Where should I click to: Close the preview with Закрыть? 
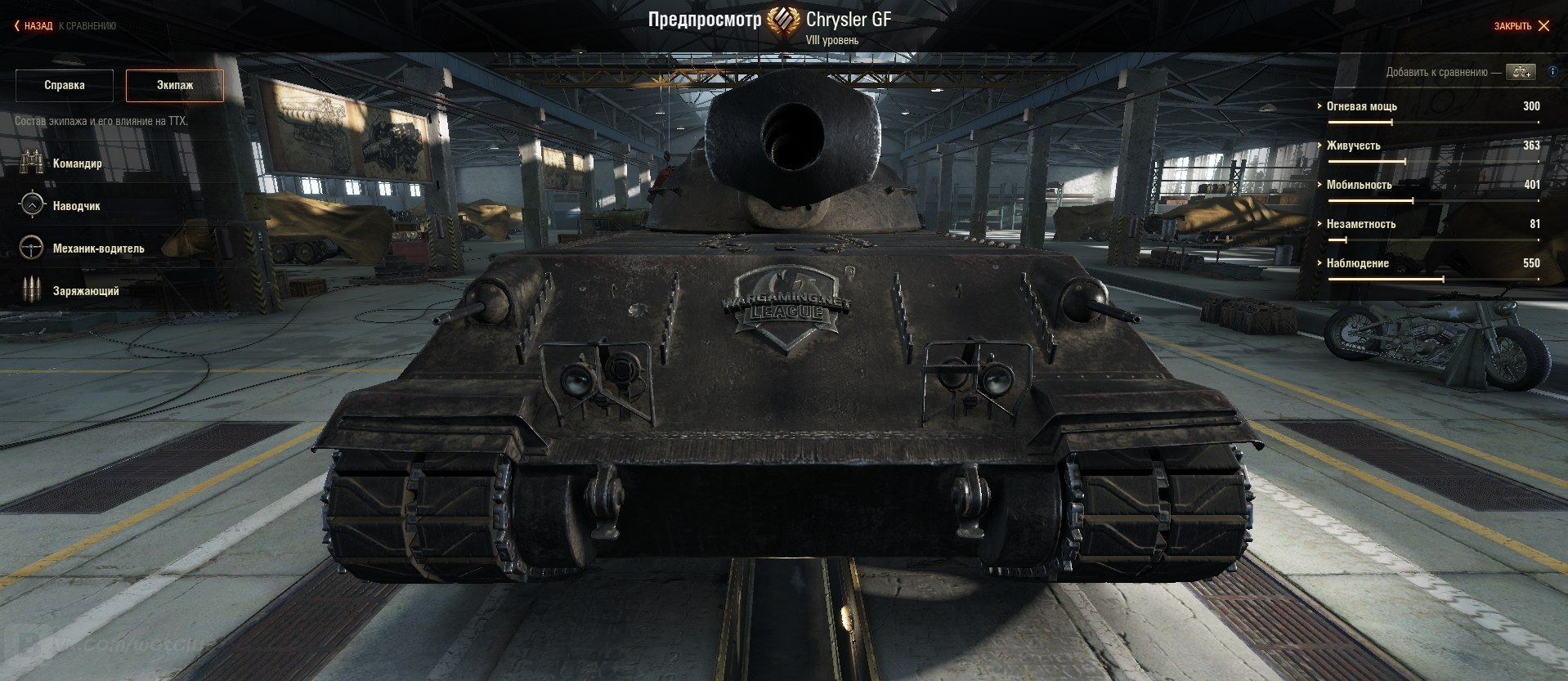click(x=1521, y=26)
